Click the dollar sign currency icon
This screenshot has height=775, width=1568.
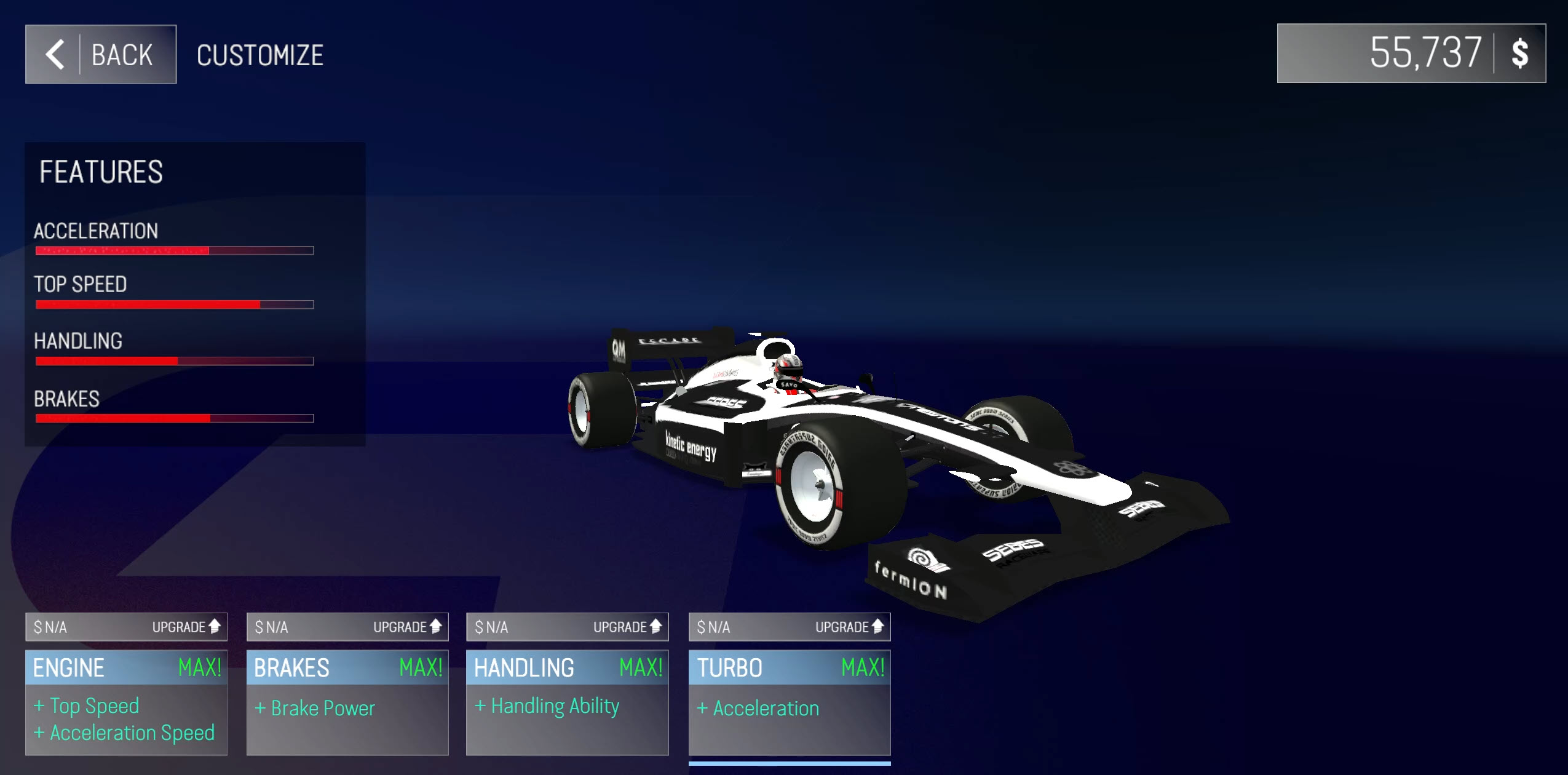coord(1521,54)
